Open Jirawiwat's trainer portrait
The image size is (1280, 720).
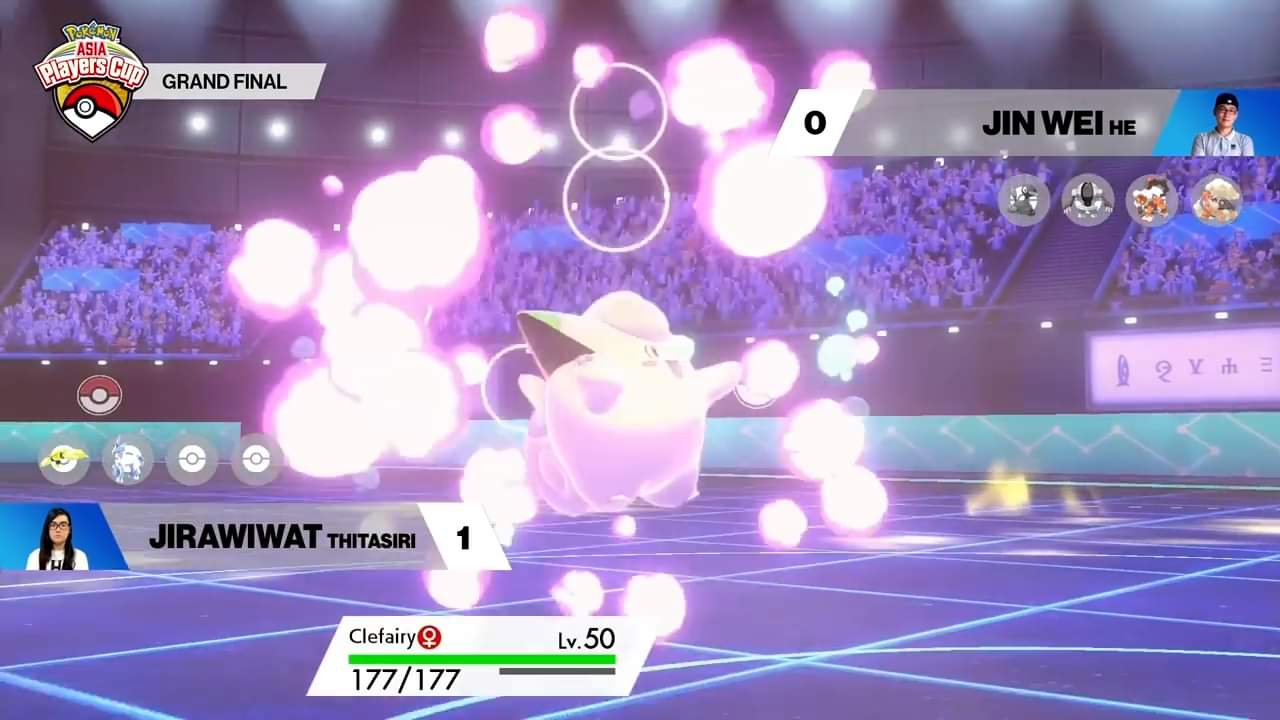pyautogui.click(x=60, y=537)
